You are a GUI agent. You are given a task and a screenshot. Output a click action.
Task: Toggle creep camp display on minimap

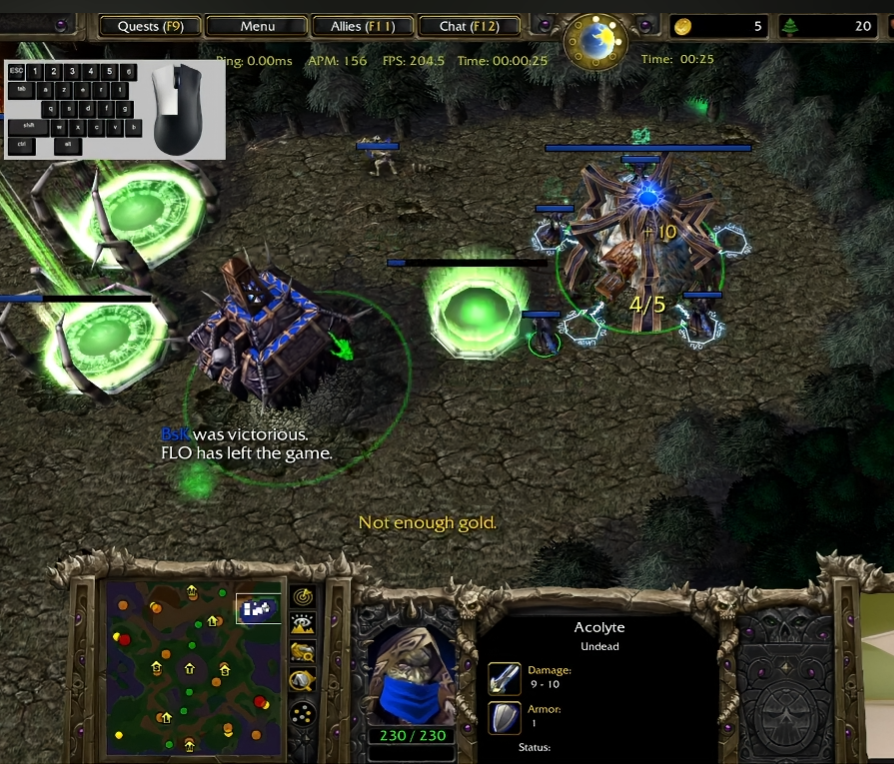tap(303, 681)
